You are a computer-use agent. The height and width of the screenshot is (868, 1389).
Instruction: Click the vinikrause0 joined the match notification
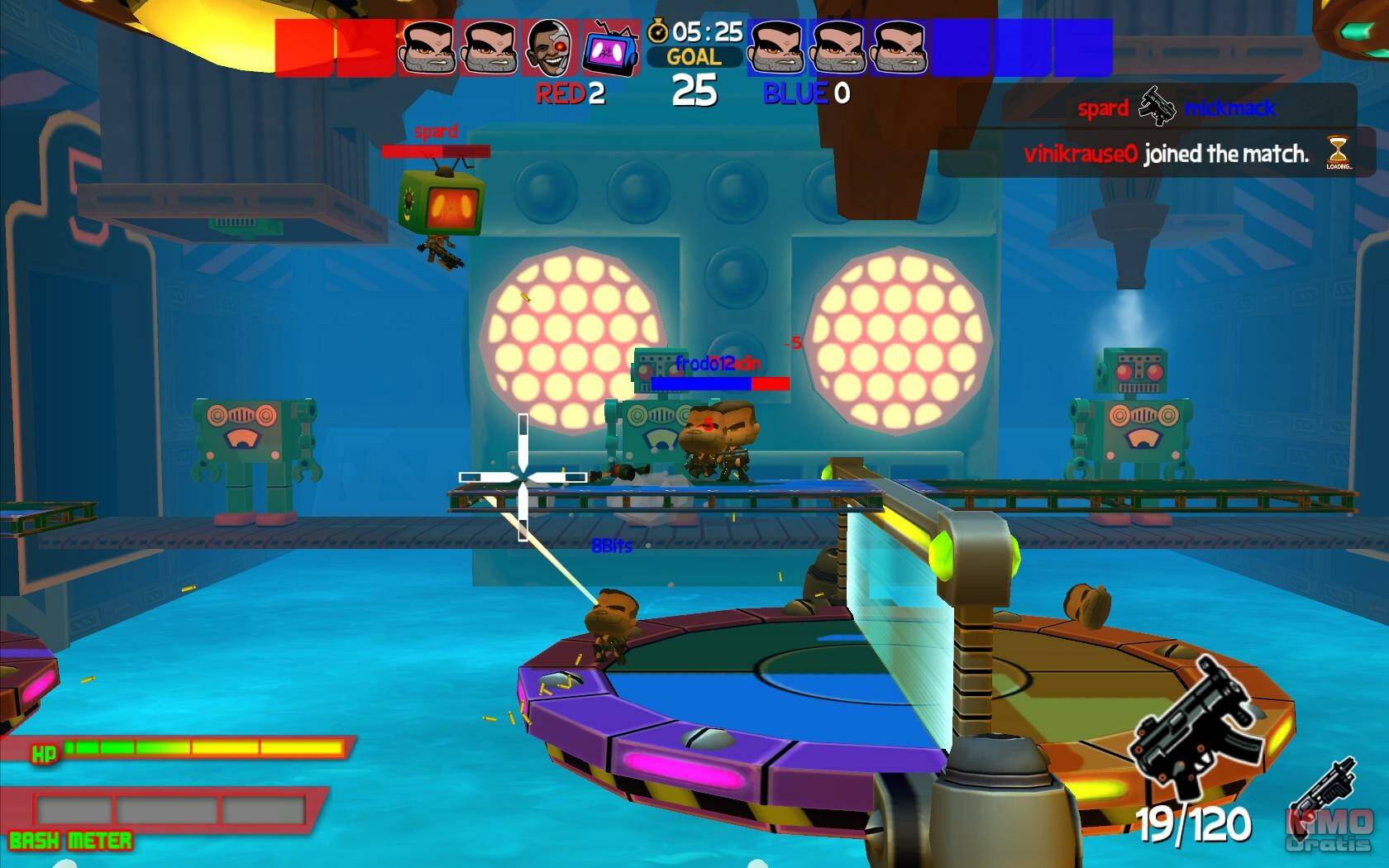[1166, 154]
